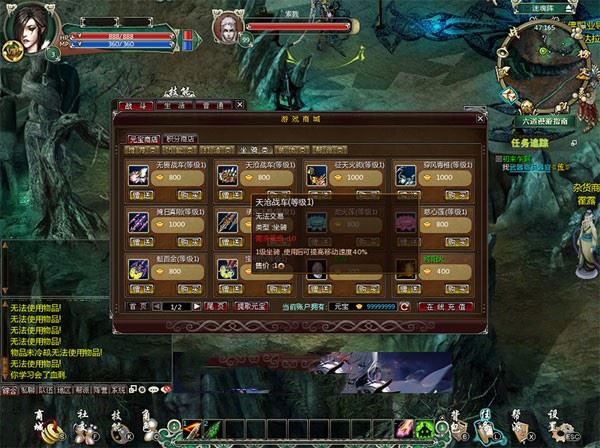Switch to the 元宝商店 tab
This screenshot has width=600, height=448.
click(140, 139)
